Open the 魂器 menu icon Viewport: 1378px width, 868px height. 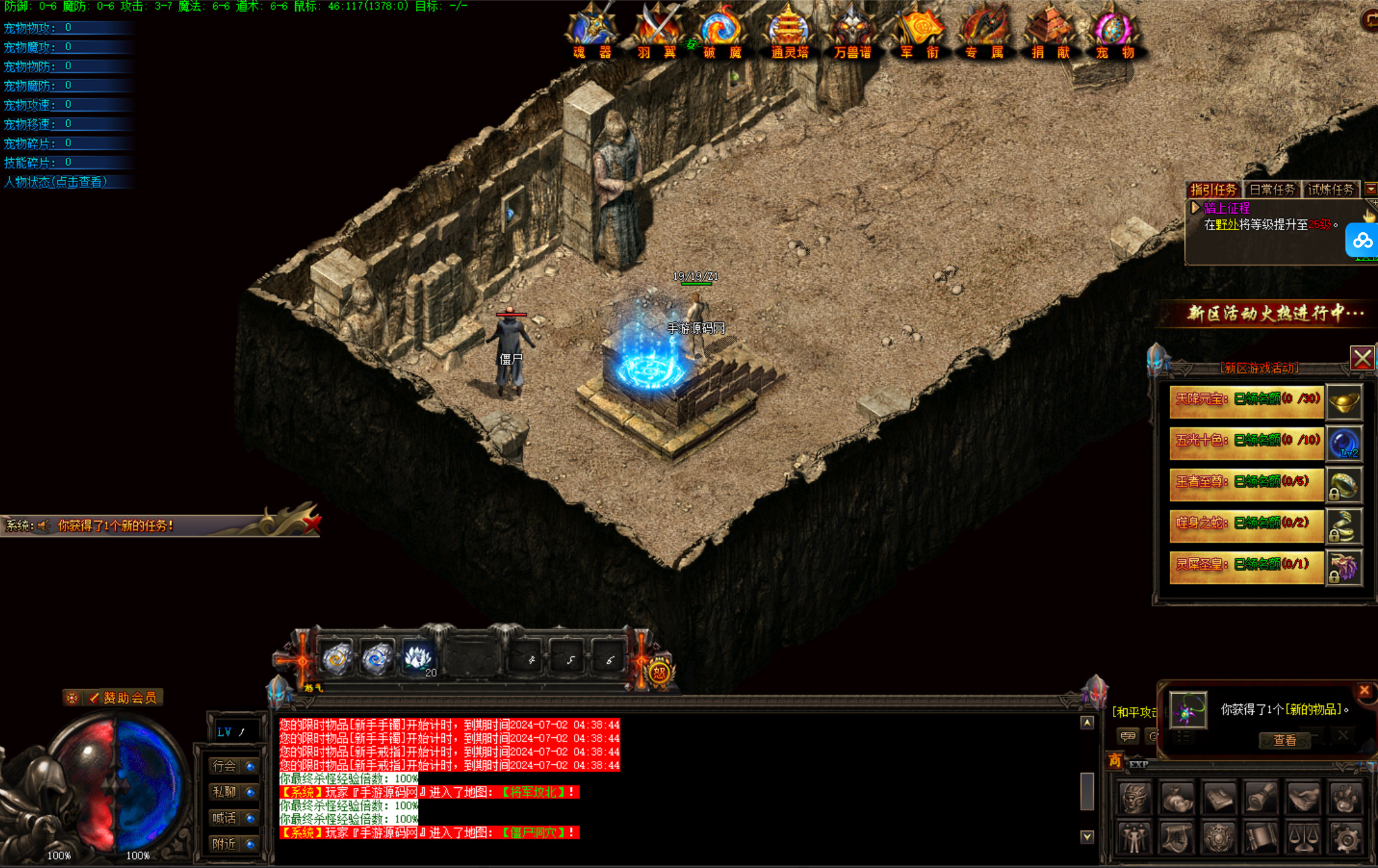592,32
